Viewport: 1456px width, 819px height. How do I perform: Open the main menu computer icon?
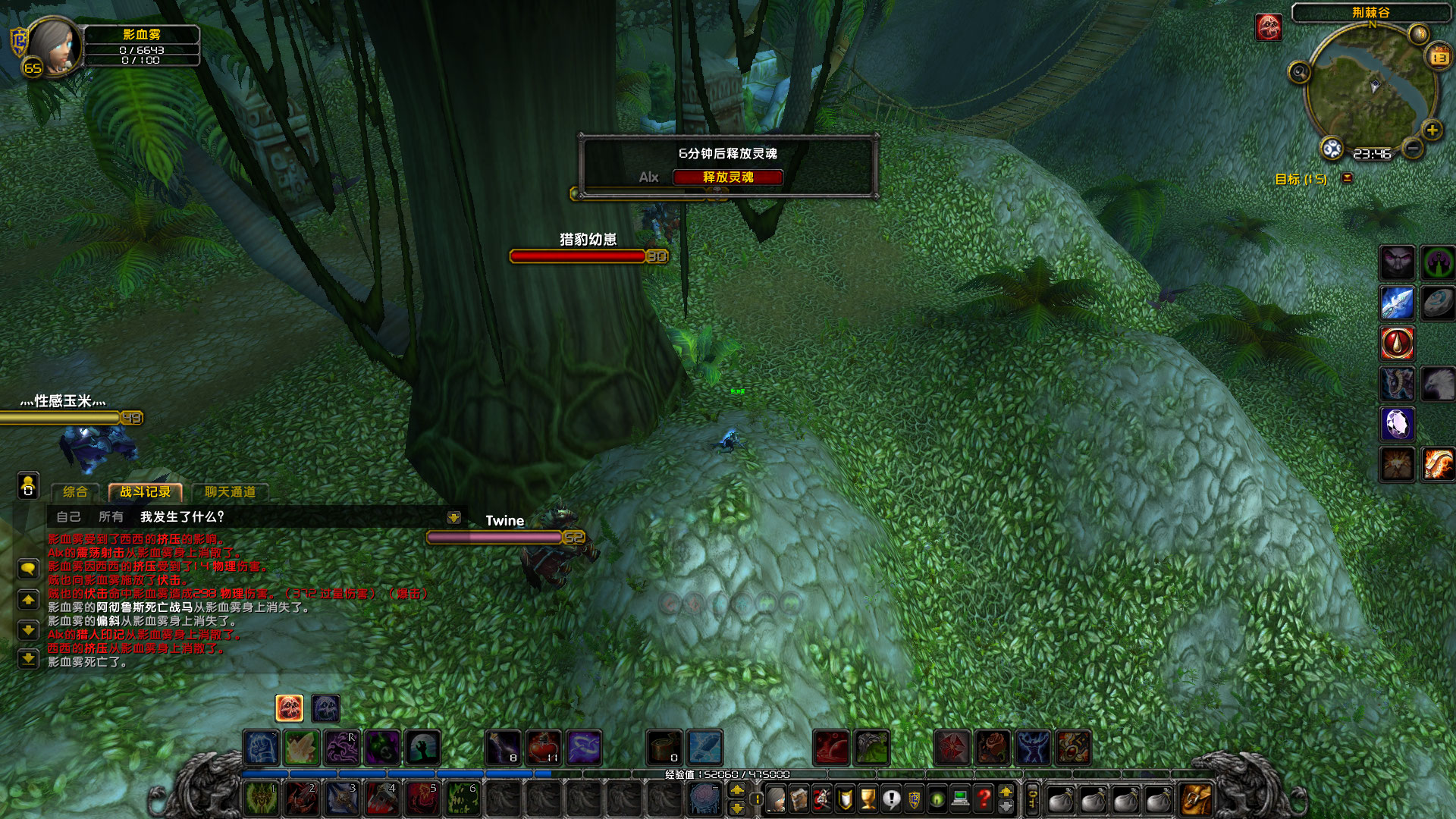(960, 799)
